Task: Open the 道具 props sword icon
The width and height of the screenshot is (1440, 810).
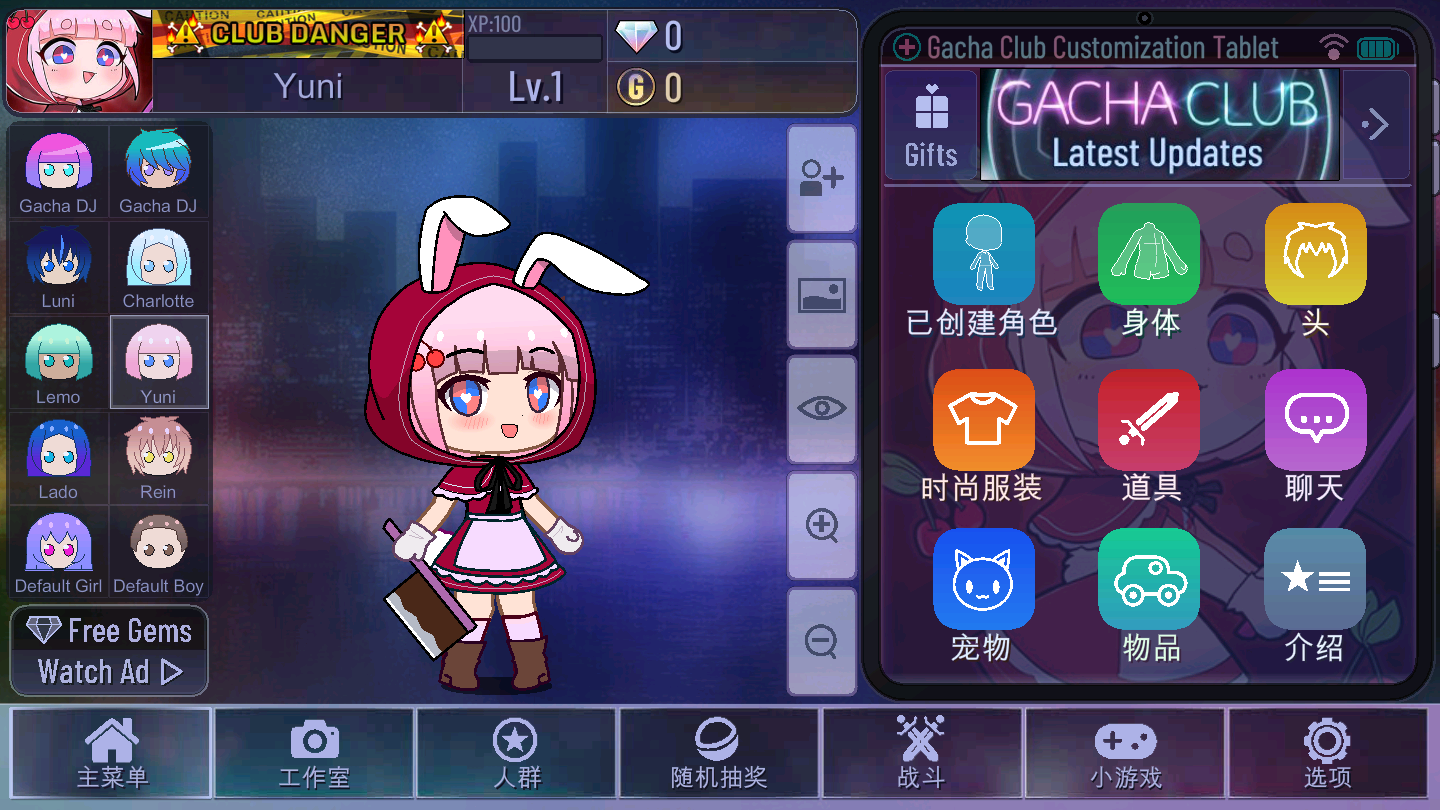Action: coord(1148,419)
